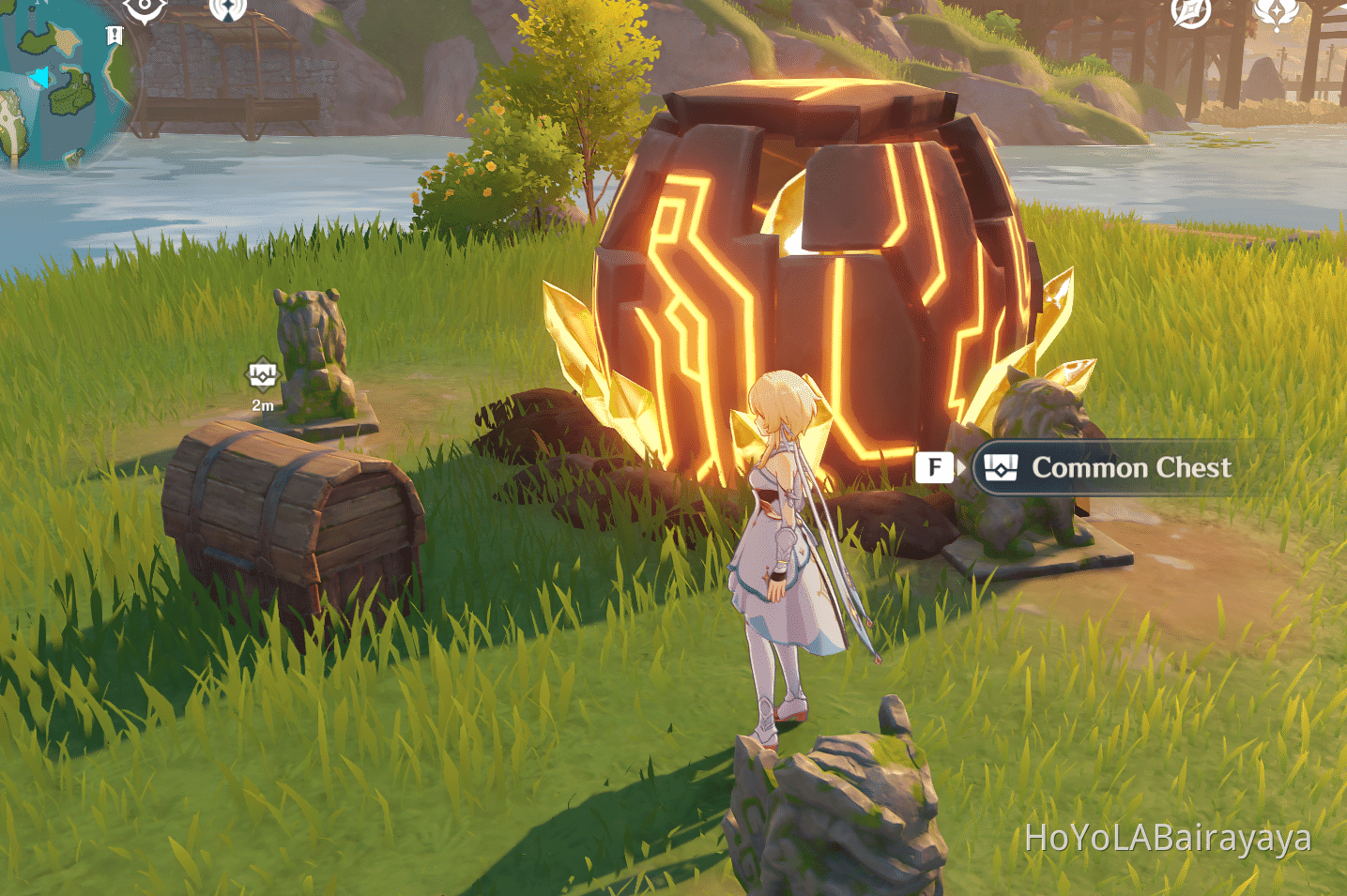The image size is (1347, 896).
Task: Open the circular minimap
Action: [58, 80]
